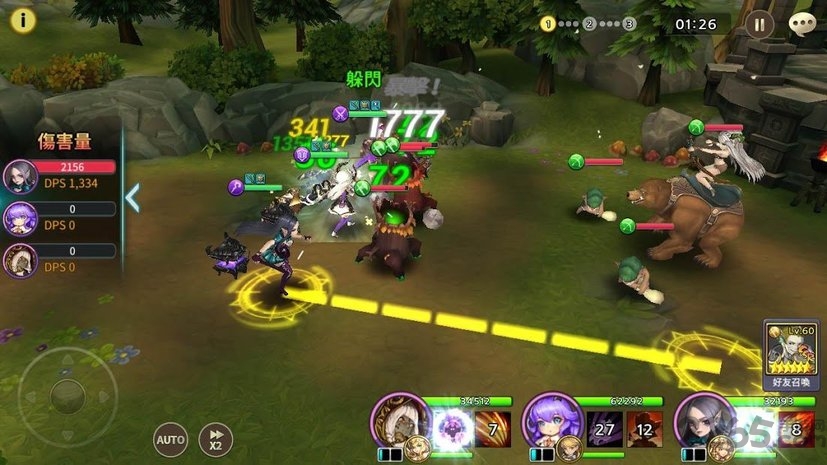827x465 pixels.
Task: Open the chat speech bubble
Action: pos(802,24)
